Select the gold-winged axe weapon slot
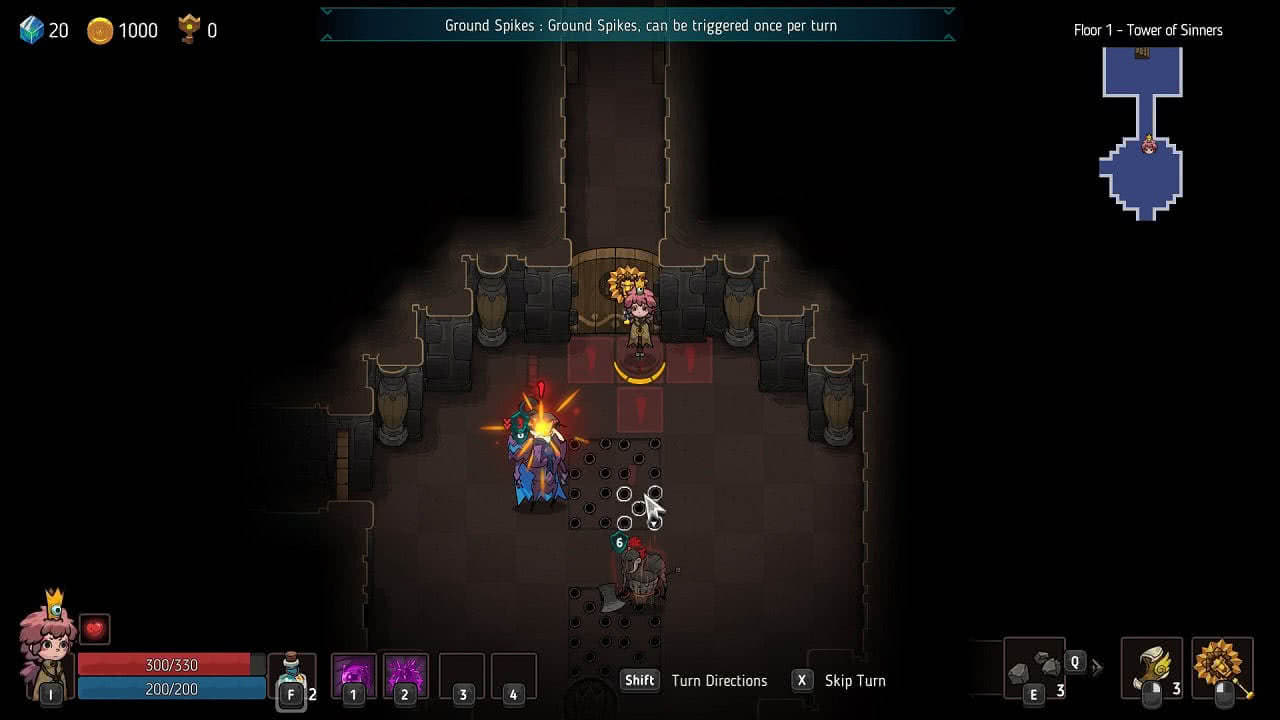1280x720 pixels. pyautogui.click(x=1151, y=667)
